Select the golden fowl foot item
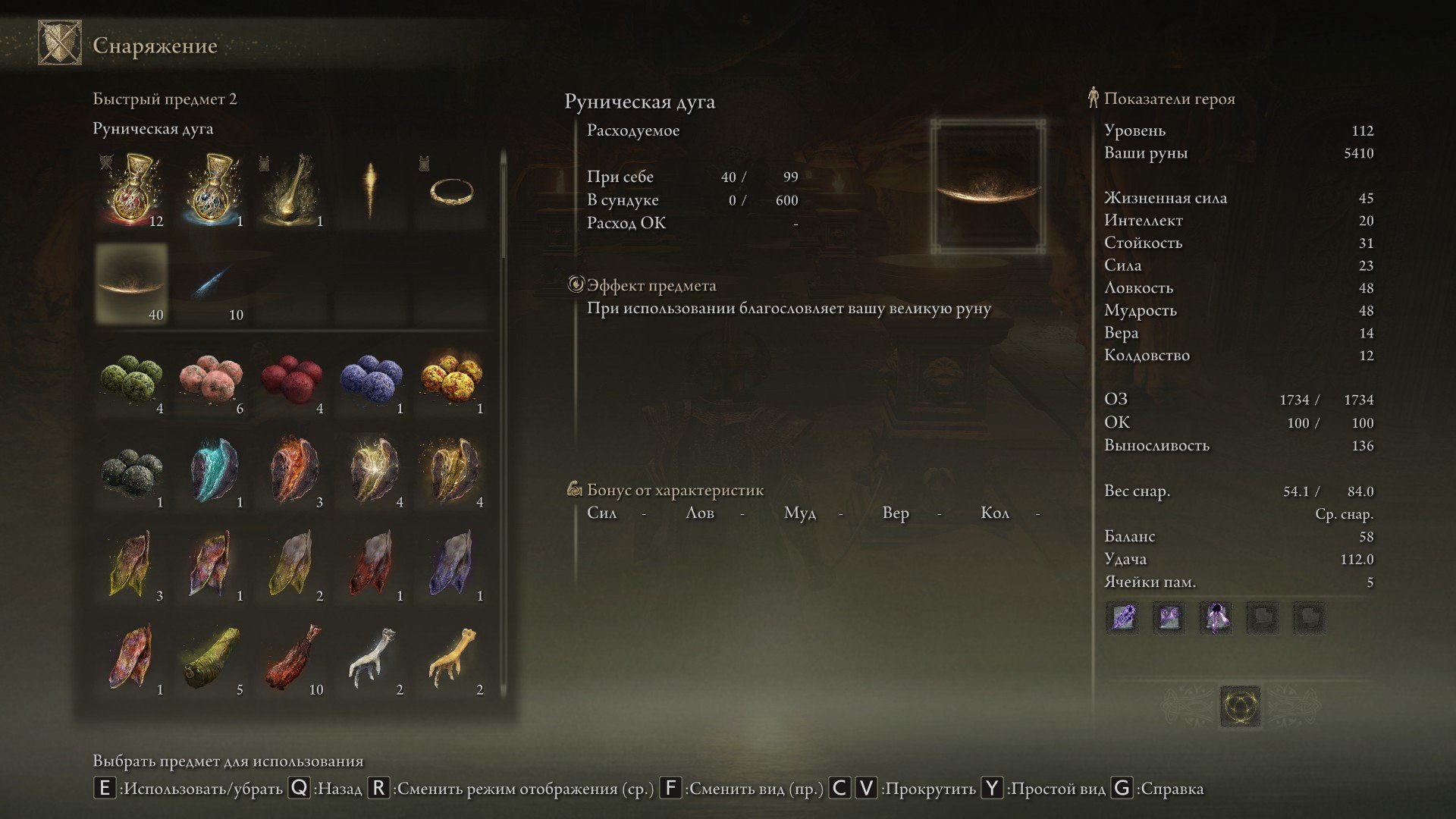The width and height of the screenshot is (1456, 819). coord(452,658)
